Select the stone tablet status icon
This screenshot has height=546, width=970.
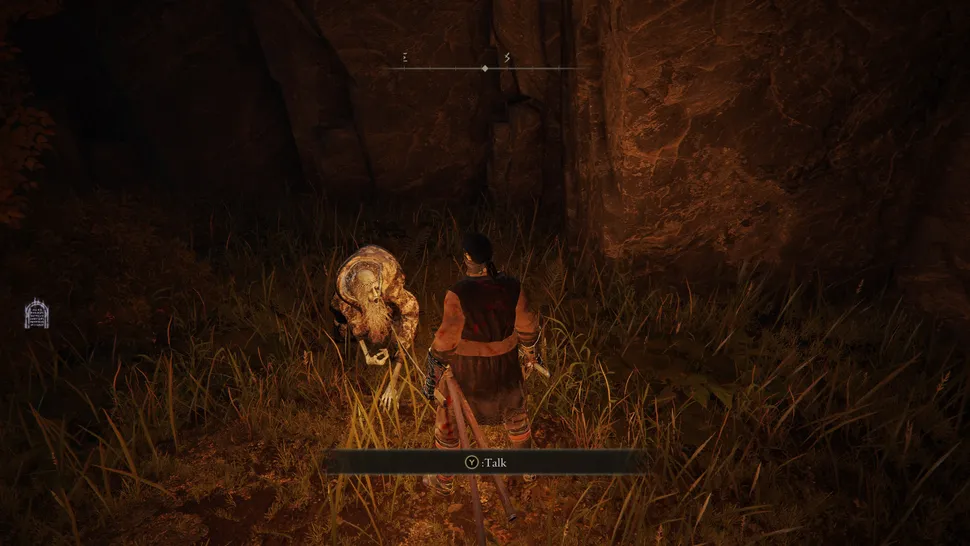[x=37, y=313]
